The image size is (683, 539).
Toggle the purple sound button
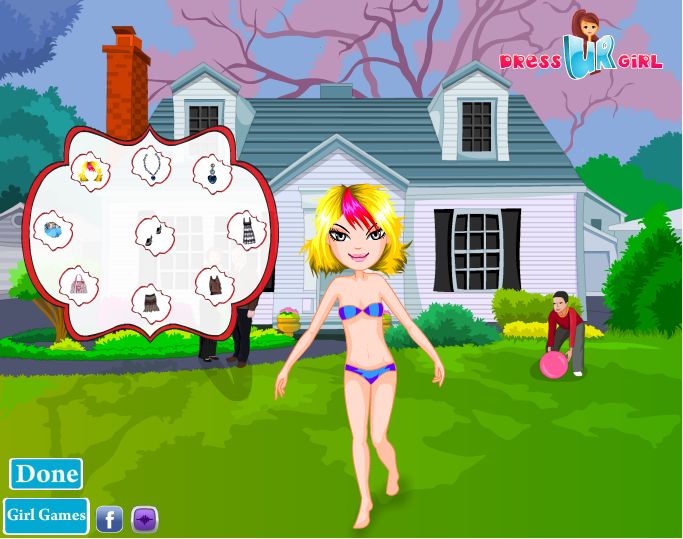pos(145,519)
